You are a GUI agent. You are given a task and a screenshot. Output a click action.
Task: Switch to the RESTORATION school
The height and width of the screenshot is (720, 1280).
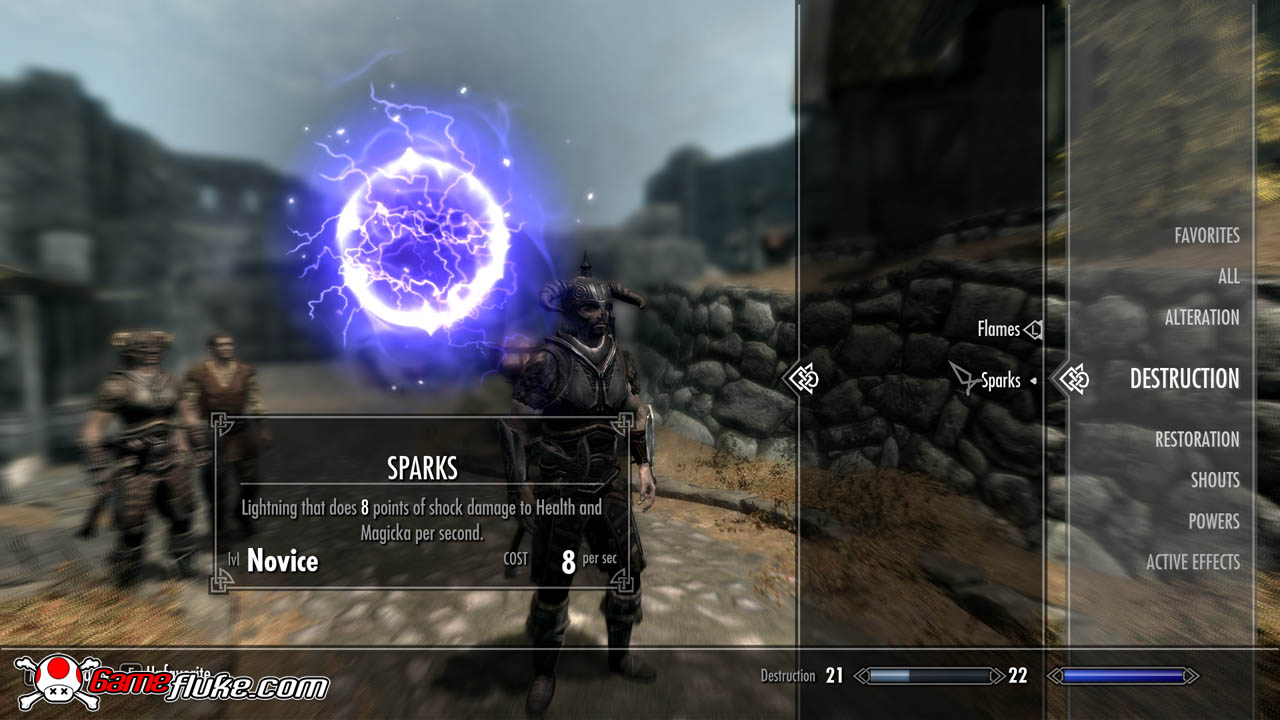click(1196, 439)
